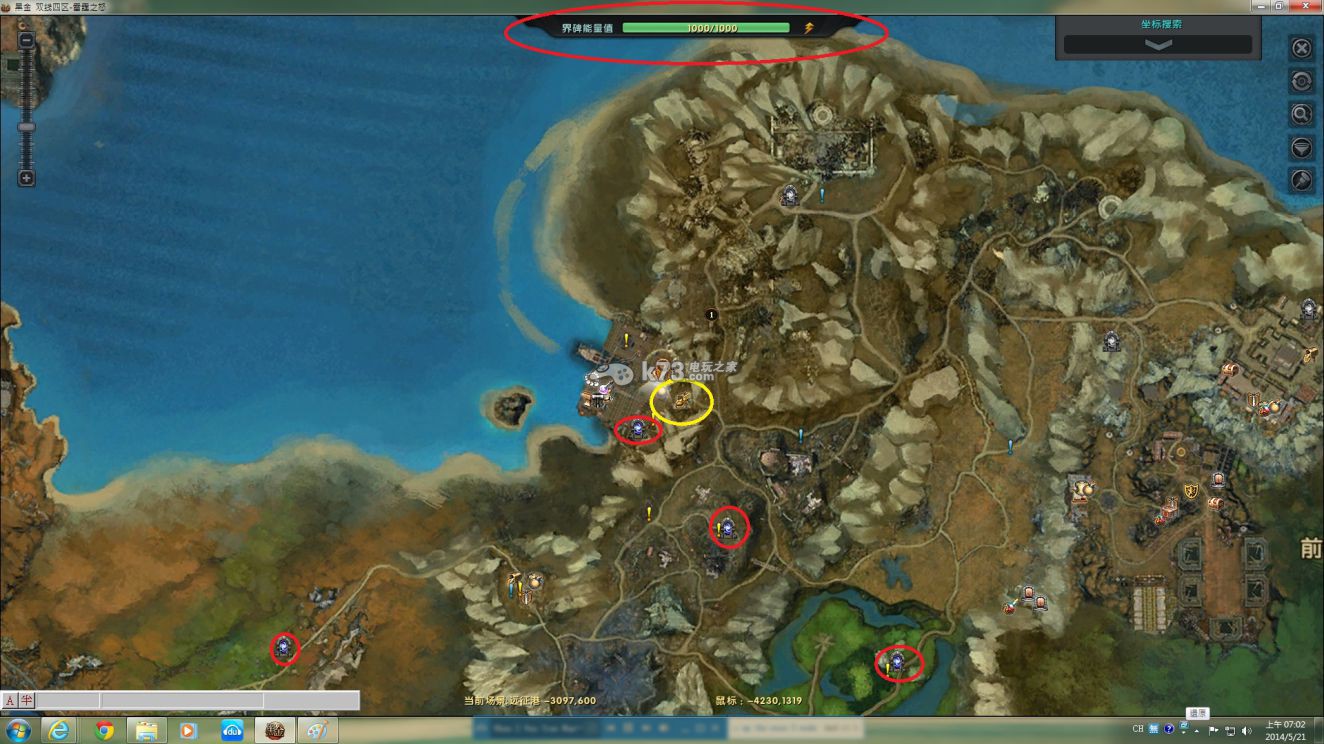Select the yellow-circled golden map marker

tap(682, 401)
